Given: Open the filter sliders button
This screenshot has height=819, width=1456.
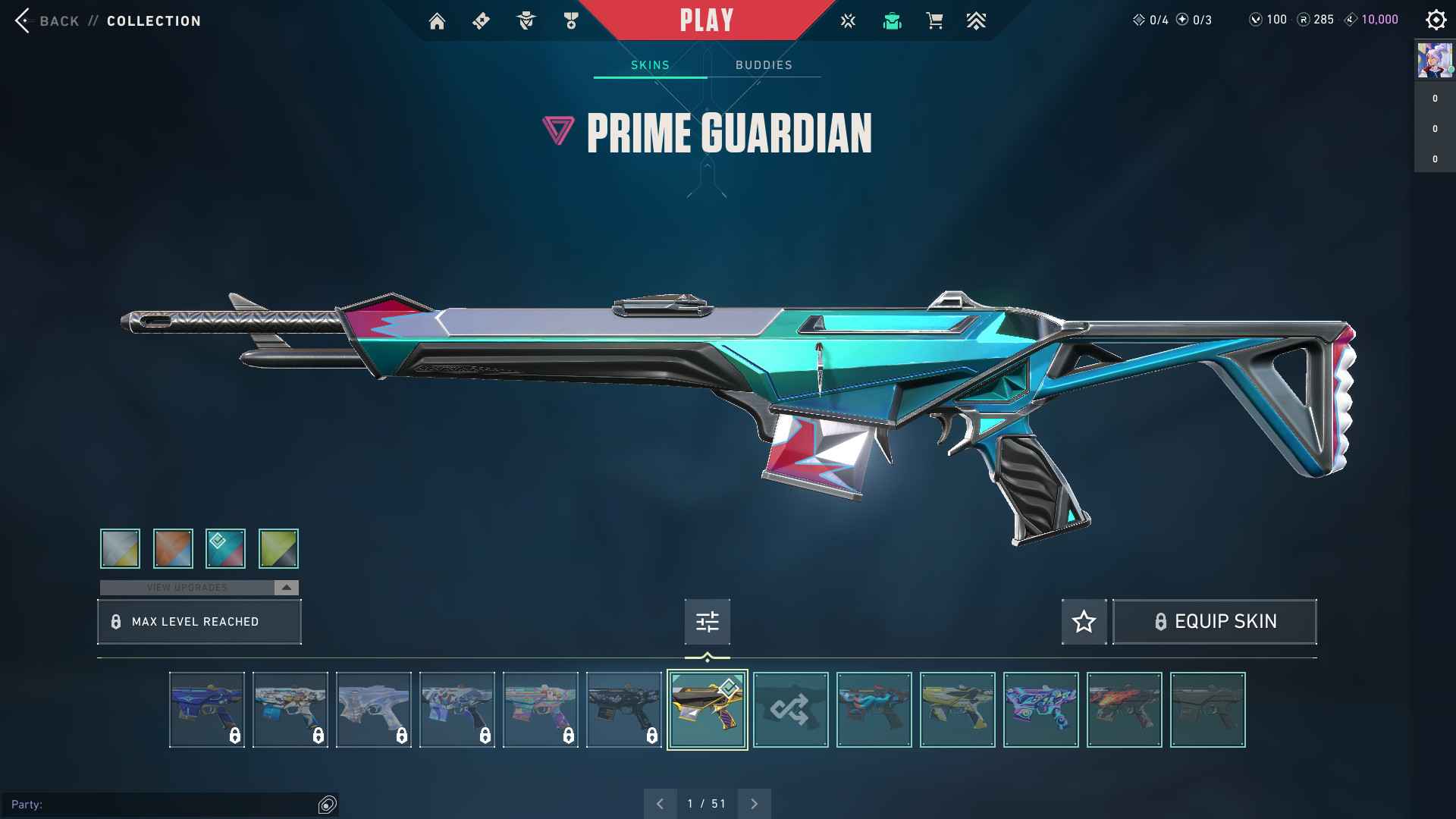Looking at the screenshot, I should coord(707,622).
